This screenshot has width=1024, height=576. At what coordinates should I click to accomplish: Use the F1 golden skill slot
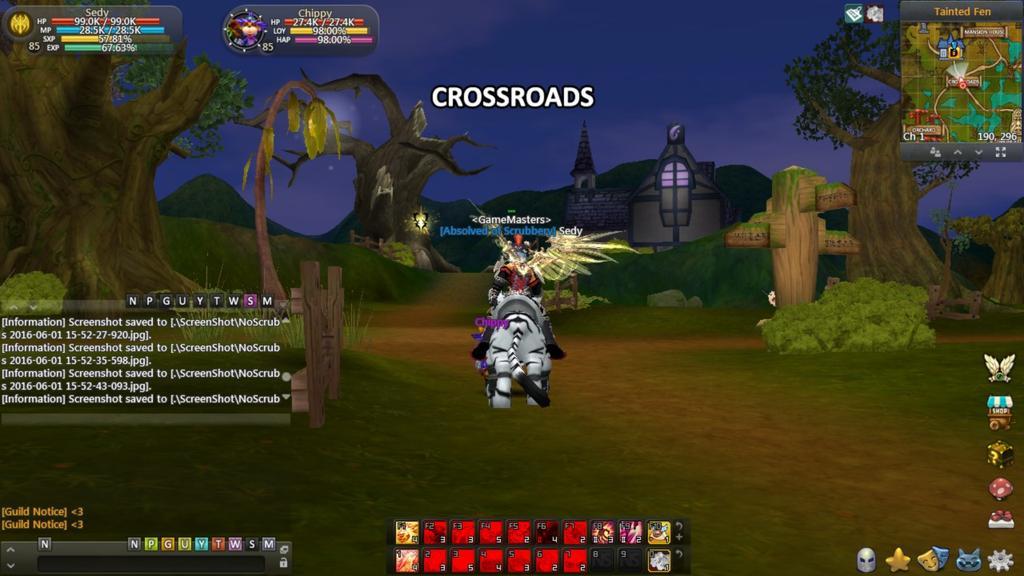pos(407,532)
